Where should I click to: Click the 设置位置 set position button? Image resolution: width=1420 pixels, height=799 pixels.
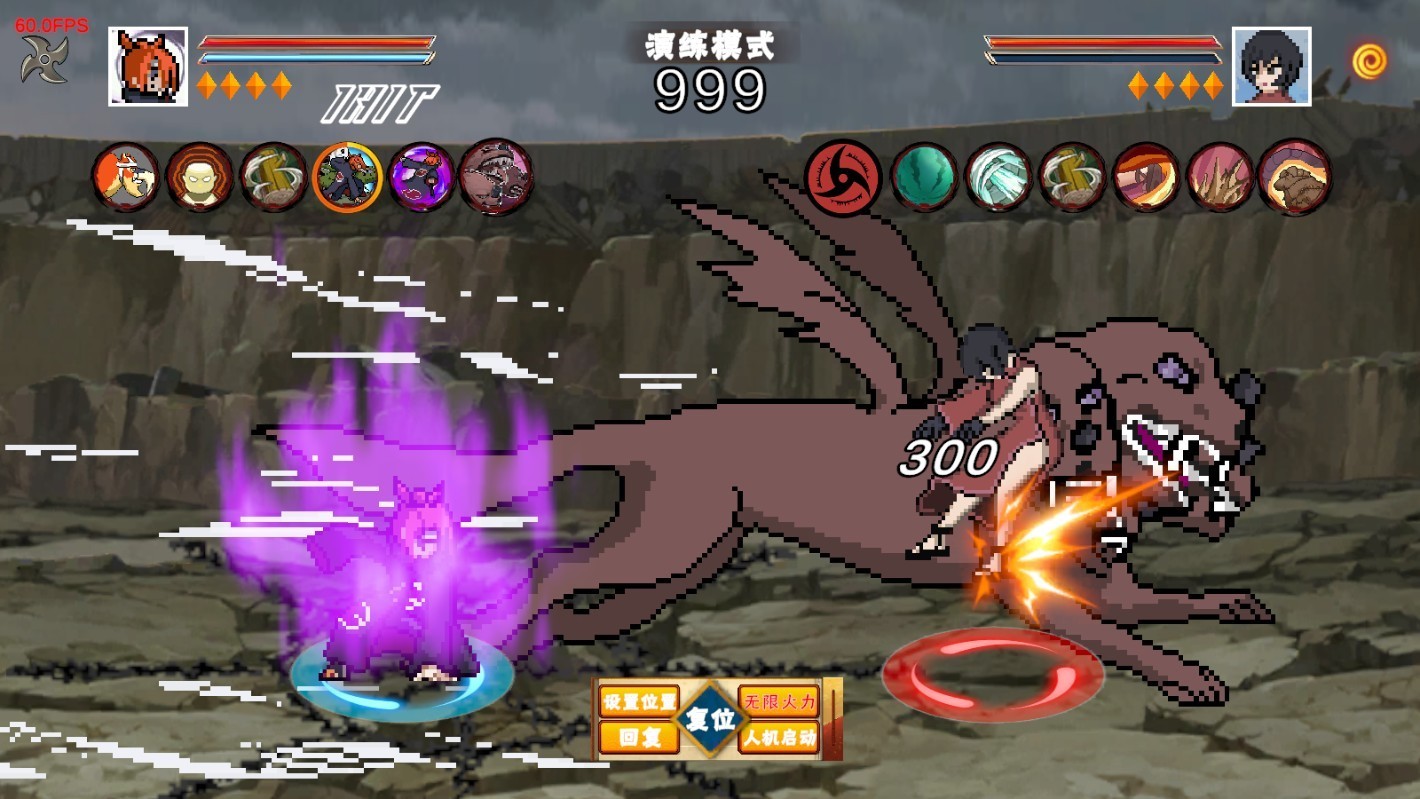coord(638,700)
